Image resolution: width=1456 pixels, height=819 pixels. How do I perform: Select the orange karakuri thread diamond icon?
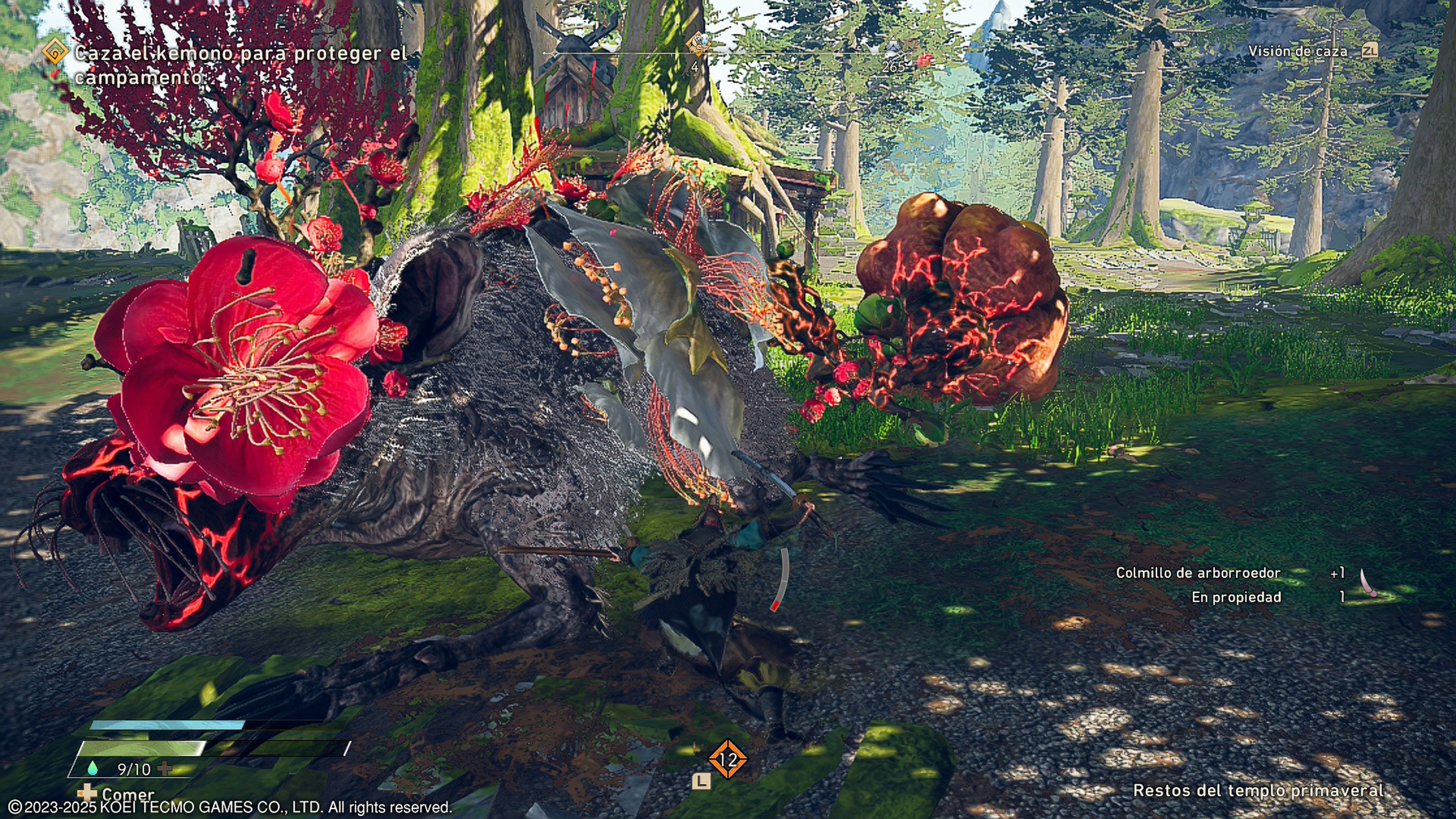pos(728,759)
